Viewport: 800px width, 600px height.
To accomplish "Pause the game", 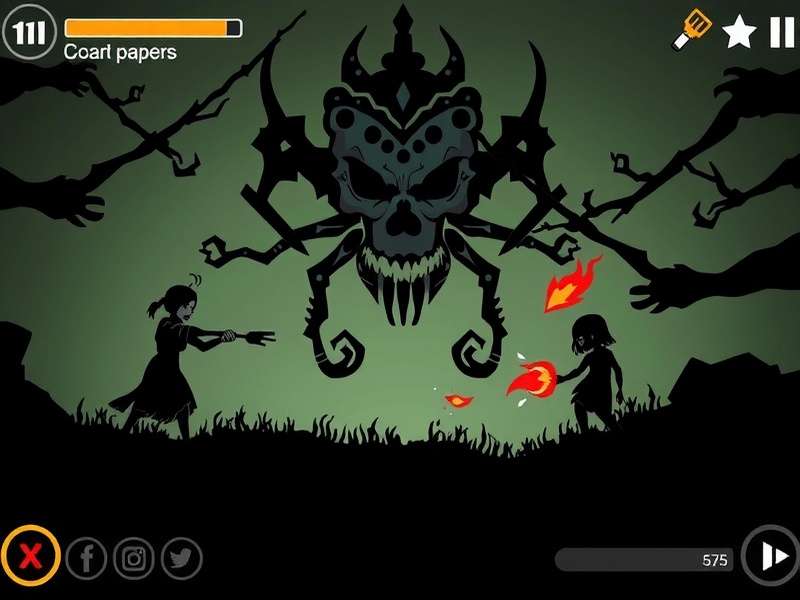I will point(781,32).
